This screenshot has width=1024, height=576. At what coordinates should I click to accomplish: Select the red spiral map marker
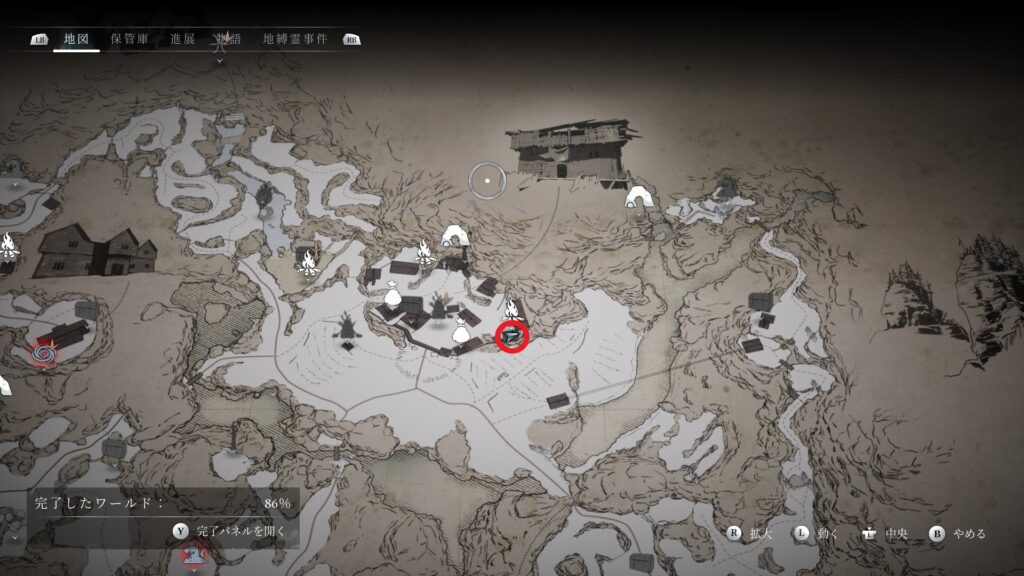click(43, 351)
